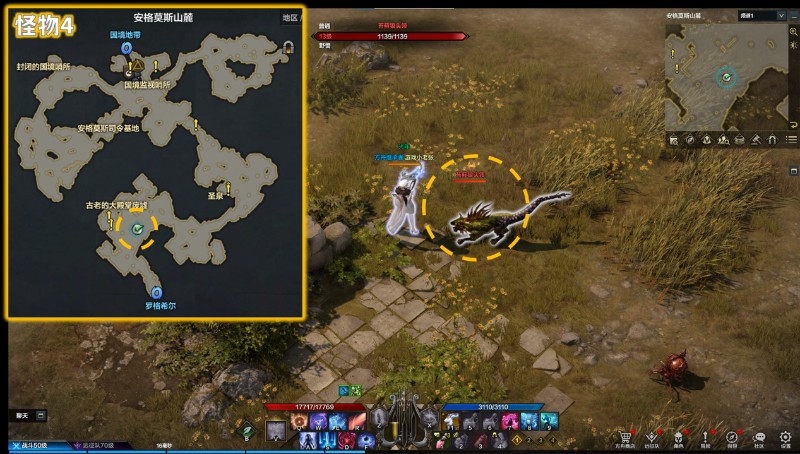The image size is (800, 454).
Task: Click the dungeon gate icon on the area map
Action: (289, 46)
